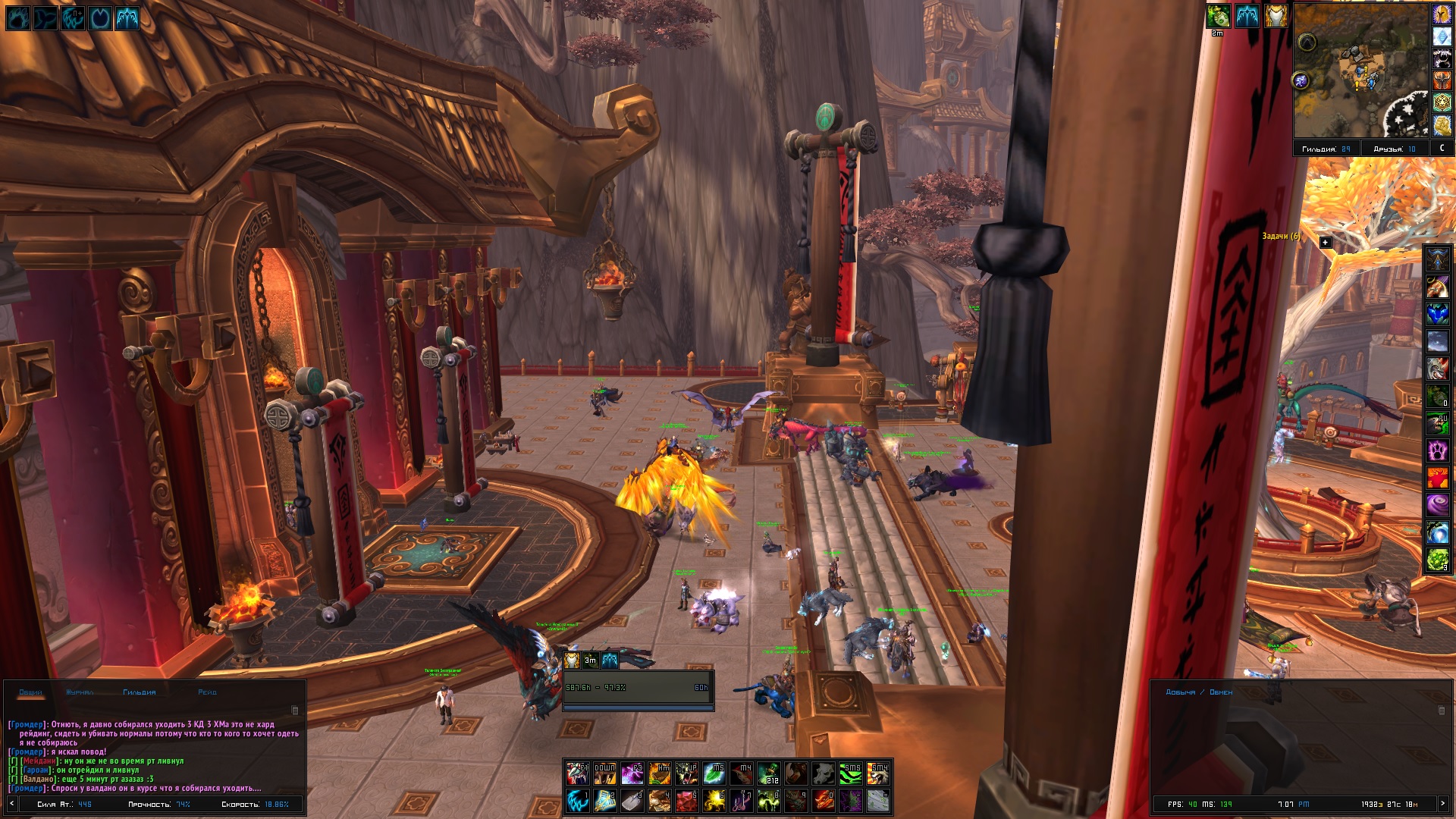Open the Добыча / Обмен loot tab

click(x=1198, y=692)
